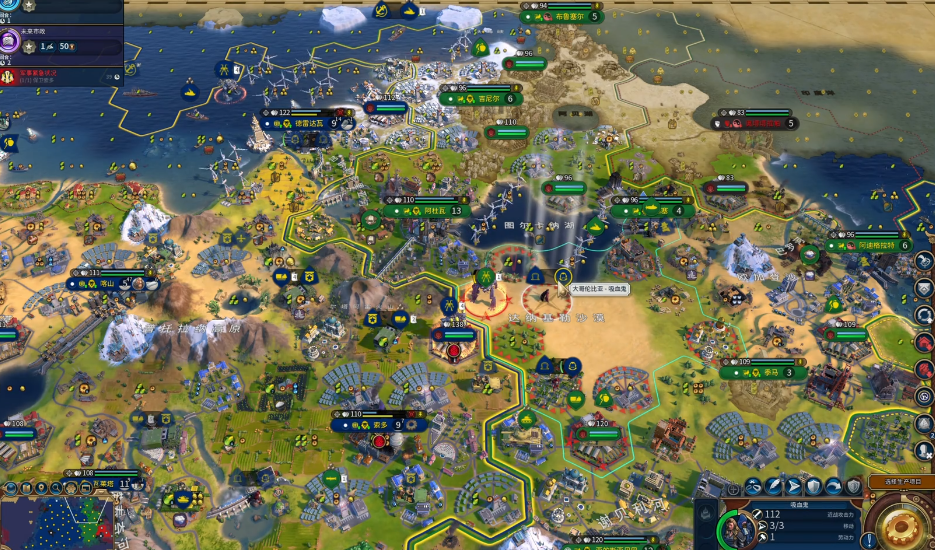Viewport: 935px width, 550px height.
Task: Select the 阿杜瓦 city banner
Action: point(433,211)
